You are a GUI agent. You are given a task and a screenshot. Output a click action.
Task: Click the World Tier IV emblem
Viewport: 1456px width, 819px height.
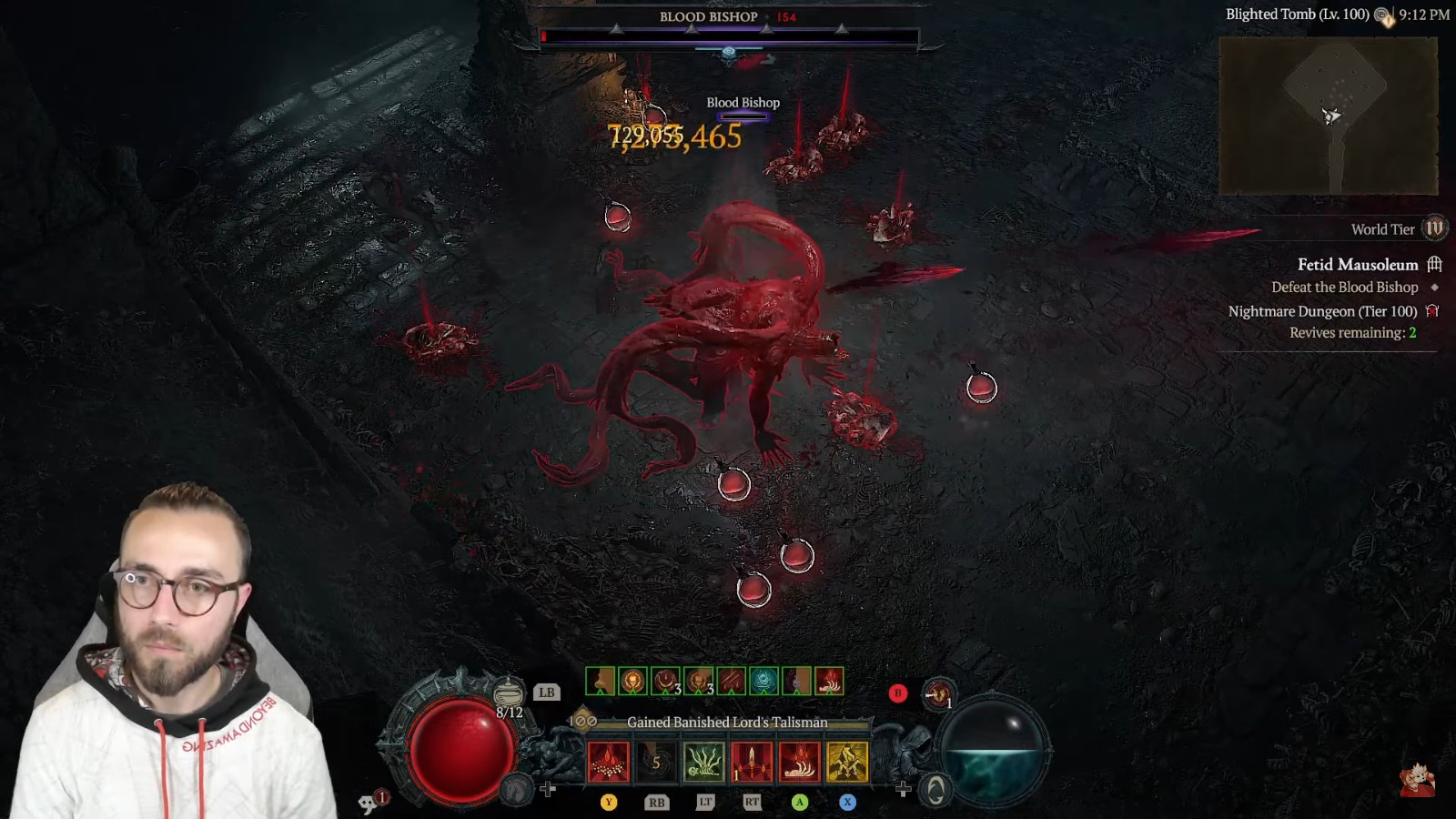1435,229
